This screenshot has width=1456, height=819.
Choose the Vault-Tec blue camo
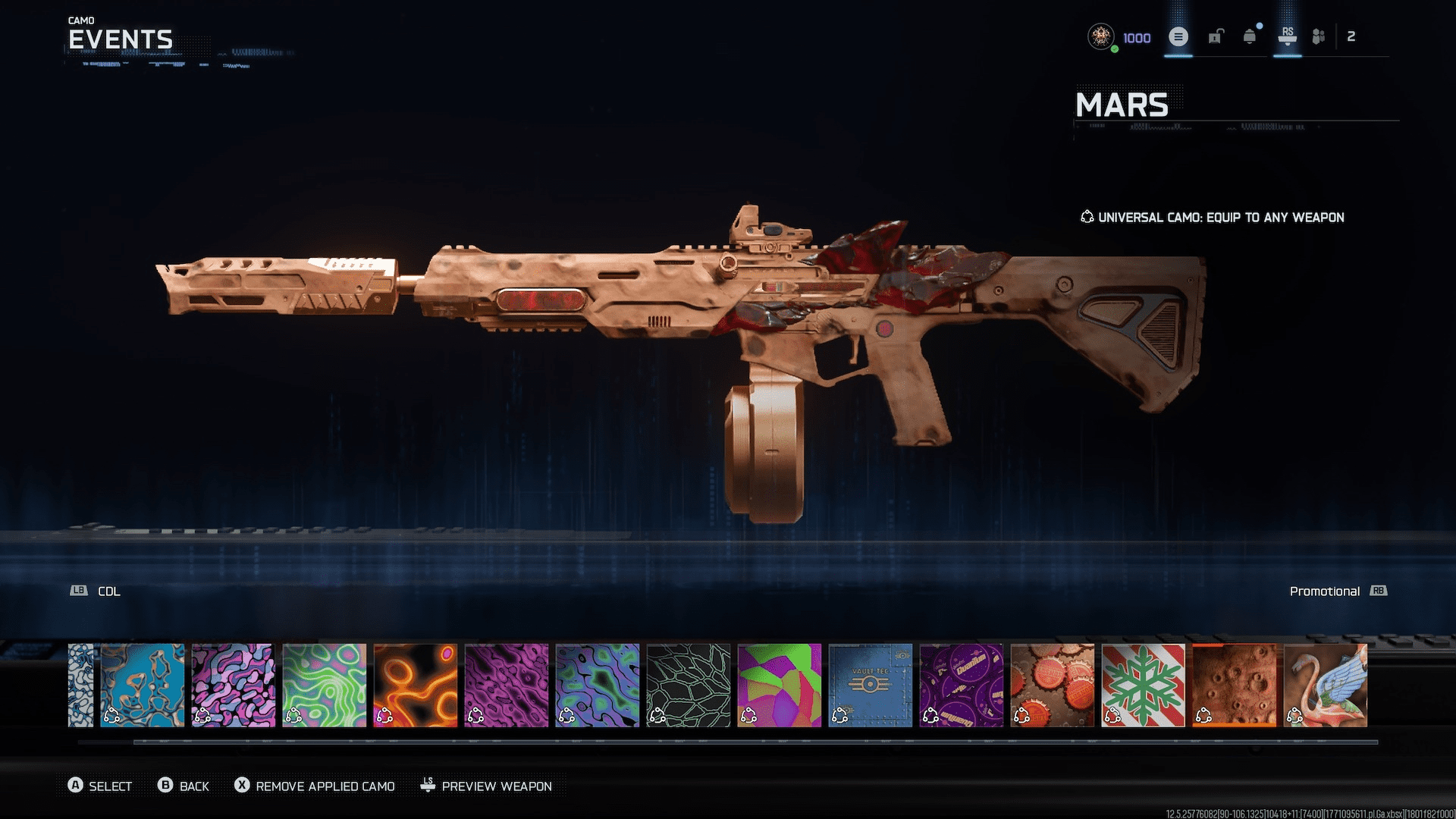click(870, 685)
